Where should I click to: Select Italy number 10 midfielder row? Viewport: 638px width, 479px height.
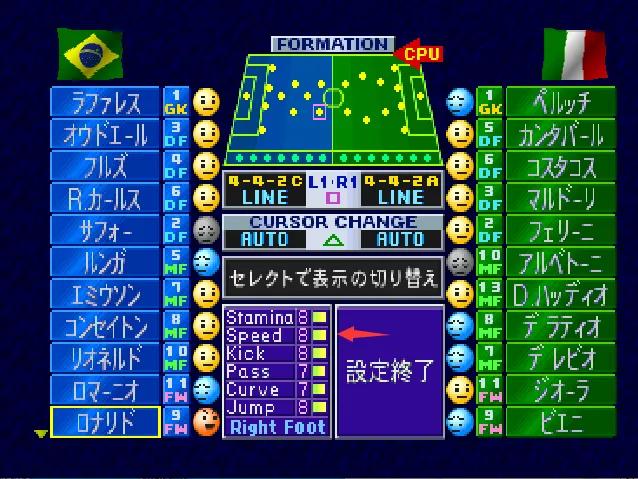[561, 262]
